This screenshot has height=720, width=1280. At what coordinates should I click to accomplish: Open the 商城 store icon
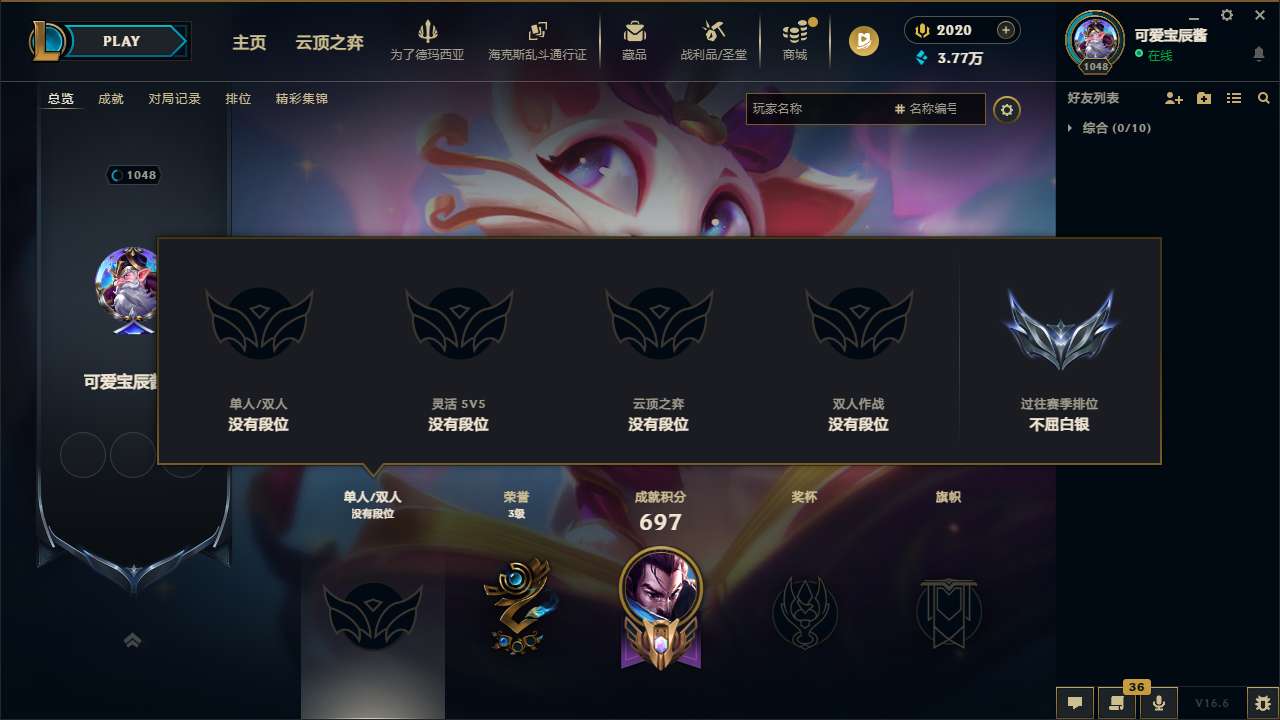795,40
